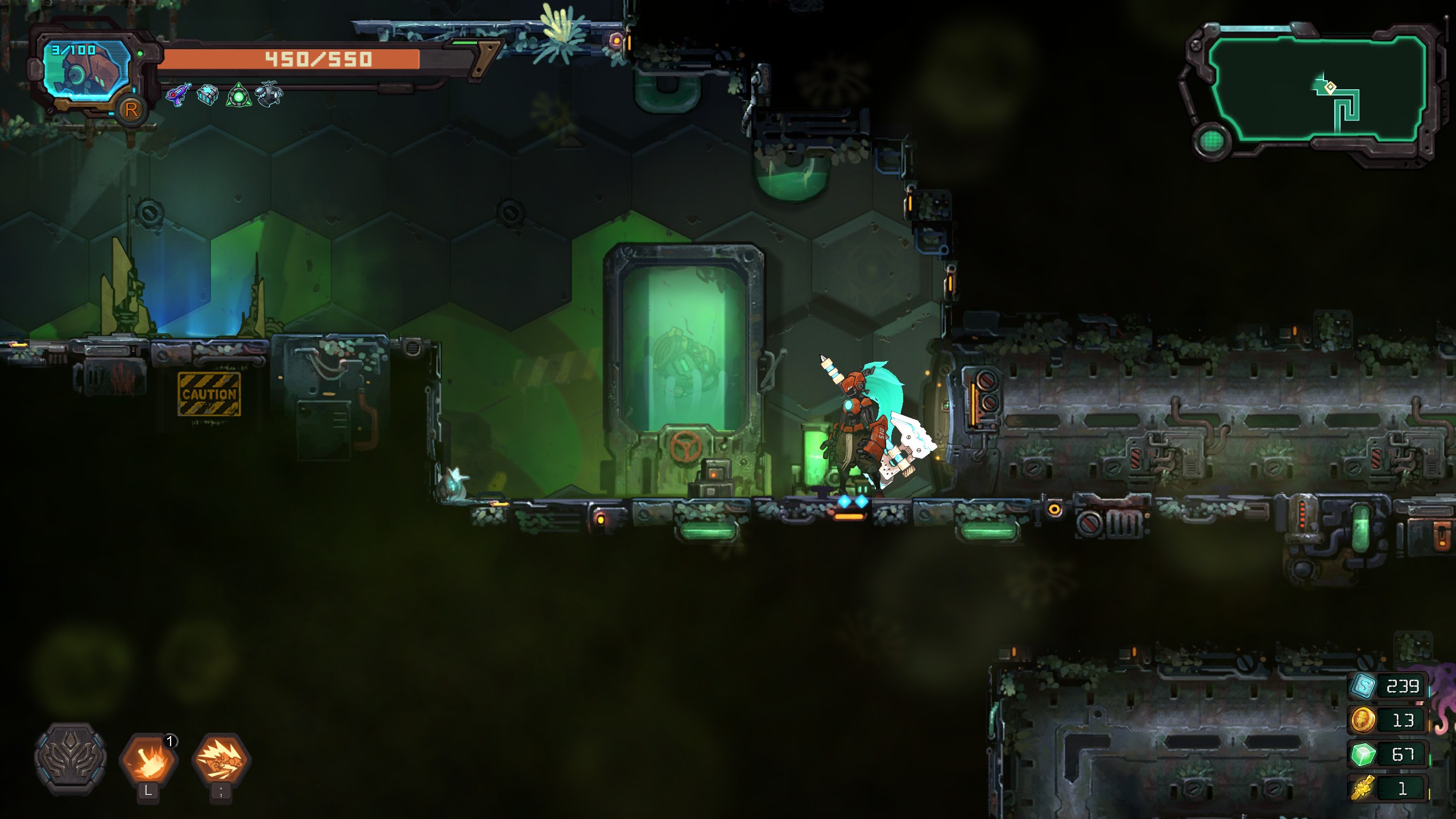Click the blue cube currency icon
The width and height of the screenshot is (1456, 819).
point(1363,686)
